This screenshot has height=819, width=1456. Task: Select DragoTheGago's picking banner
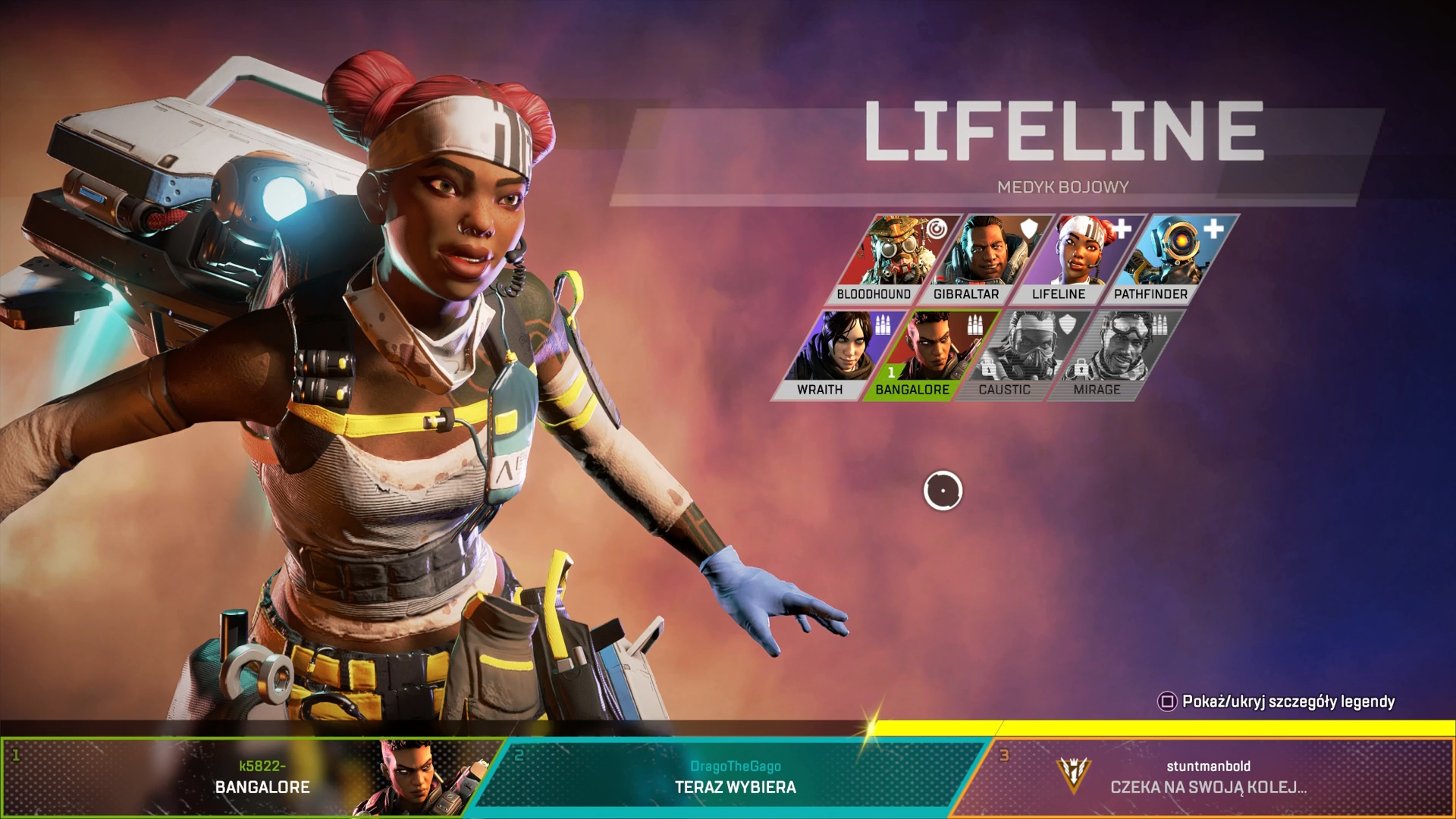tap(734, 777)
